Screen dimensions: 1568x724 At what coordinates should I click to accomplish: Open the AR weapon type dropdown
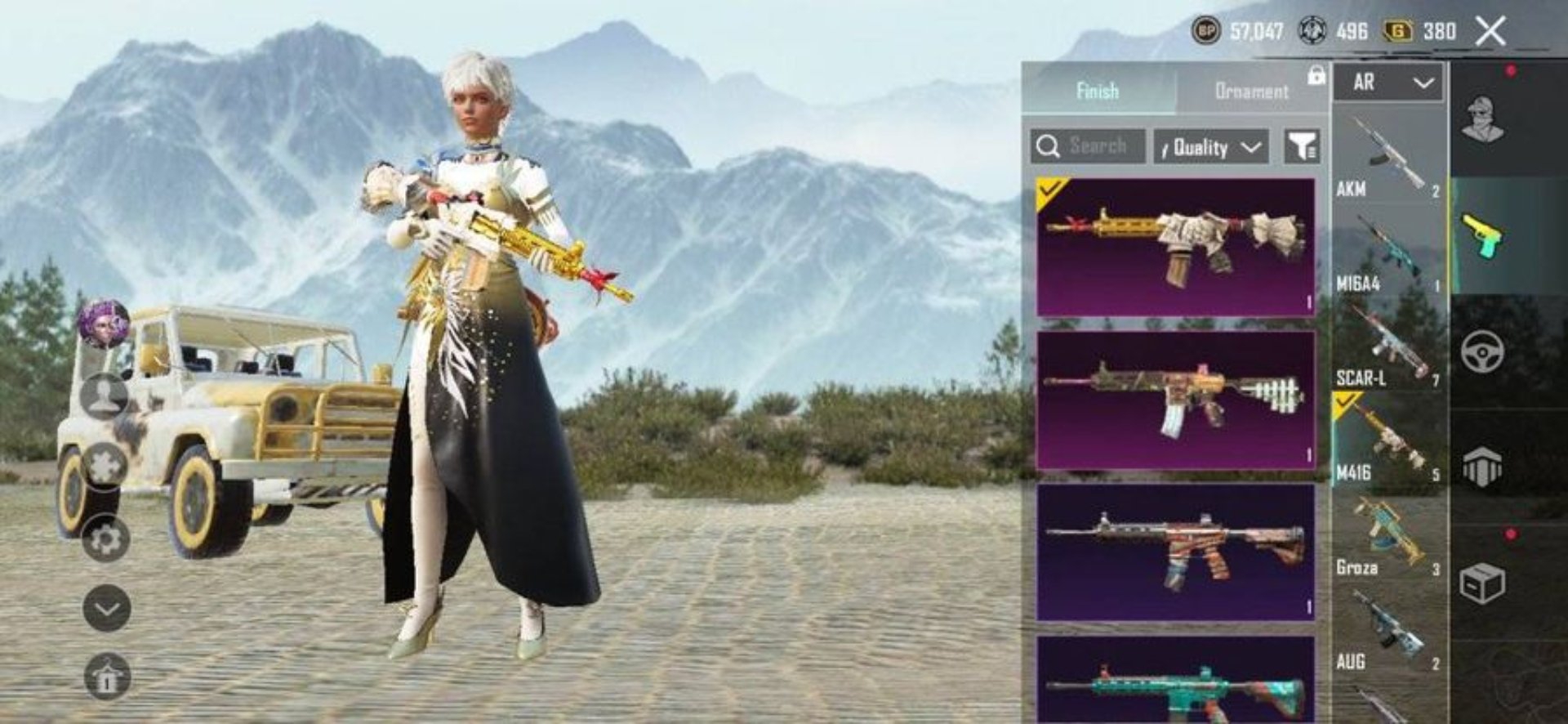point(1388,83)
